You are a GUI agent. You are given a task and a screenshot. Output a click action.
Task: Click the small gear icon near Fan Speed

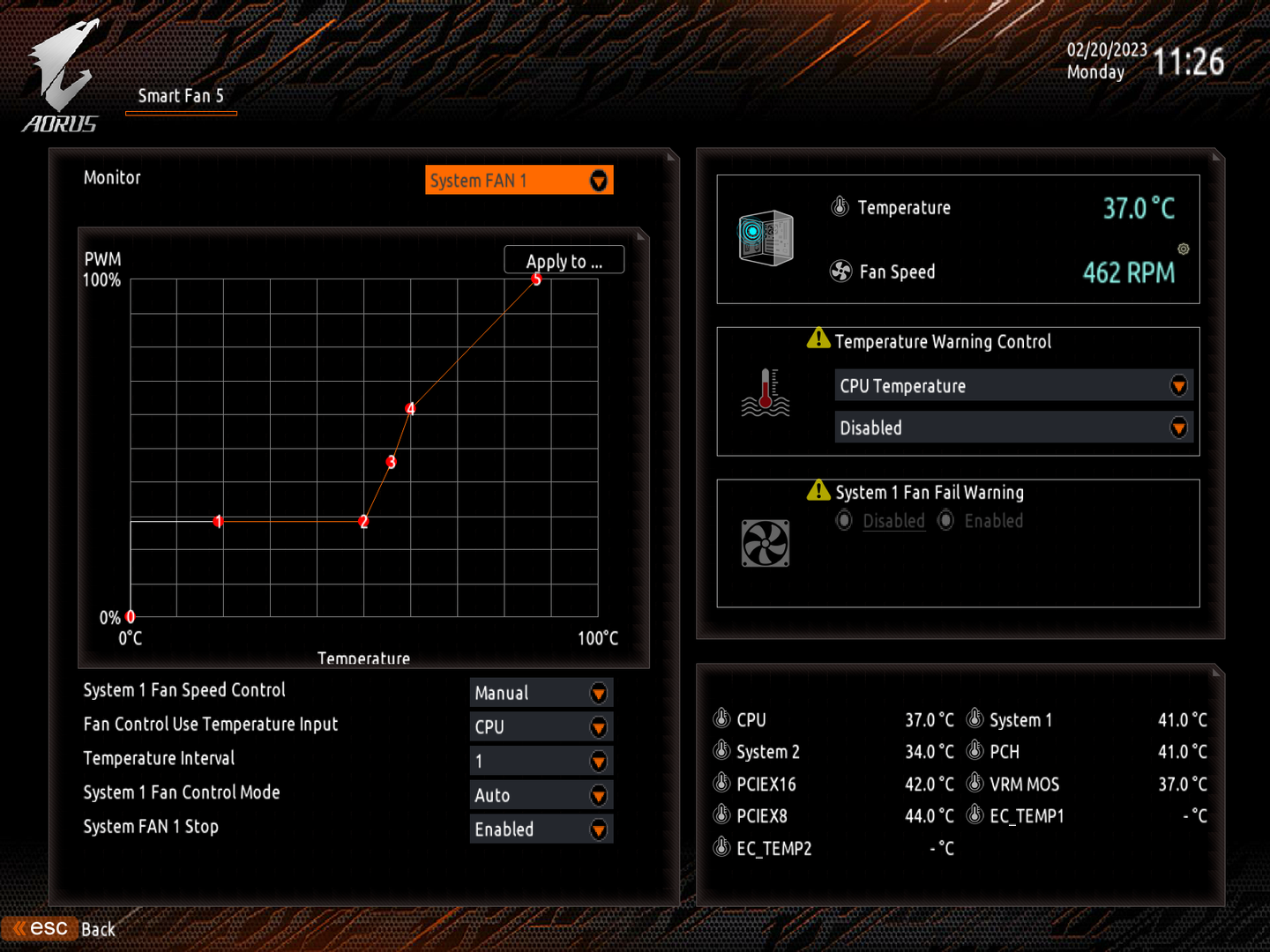(x=1184, y=249)
